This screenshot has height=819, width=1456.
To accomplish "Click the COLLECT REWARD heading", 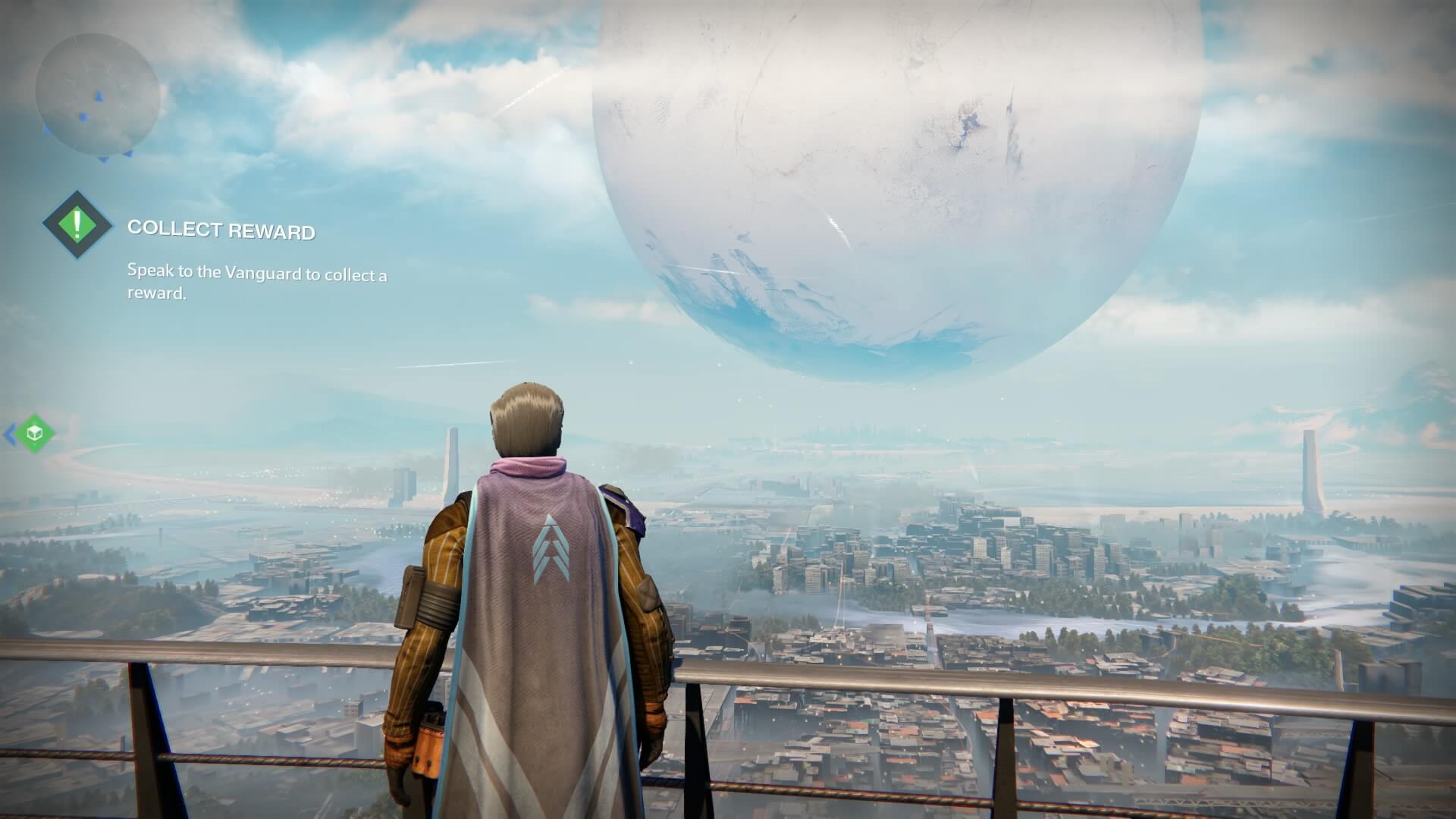I will [222, 228].
